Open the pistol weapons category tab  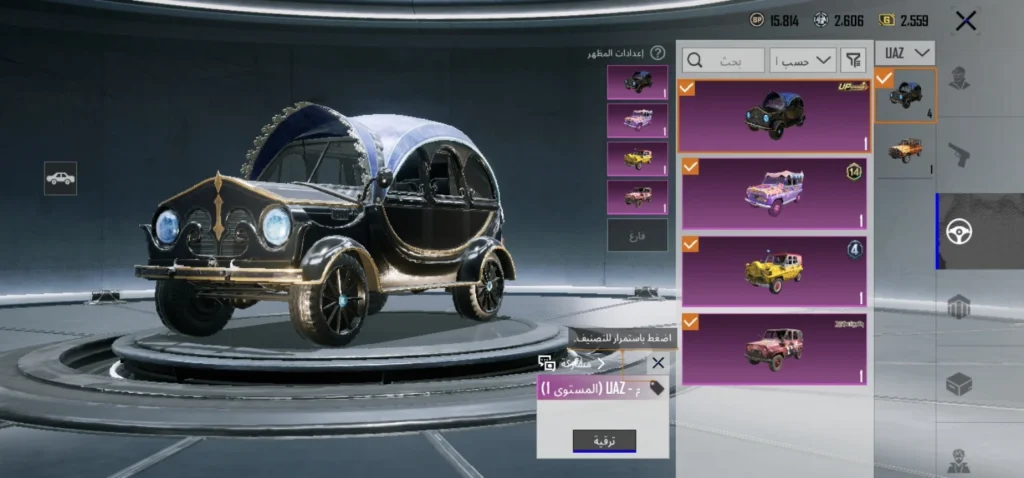(x=959, y=154)
